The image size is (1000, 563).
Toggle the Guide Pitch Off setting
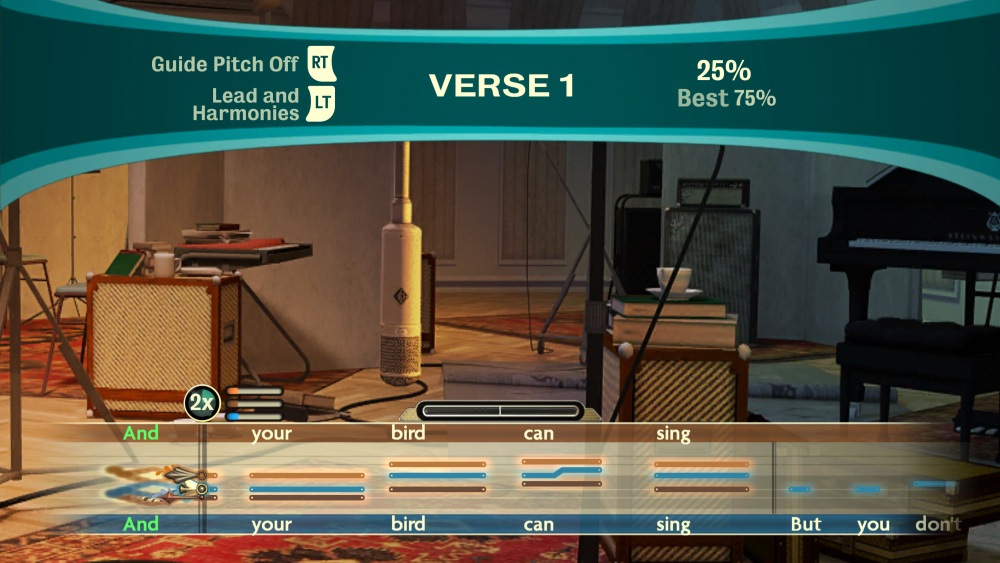point(320,64)
